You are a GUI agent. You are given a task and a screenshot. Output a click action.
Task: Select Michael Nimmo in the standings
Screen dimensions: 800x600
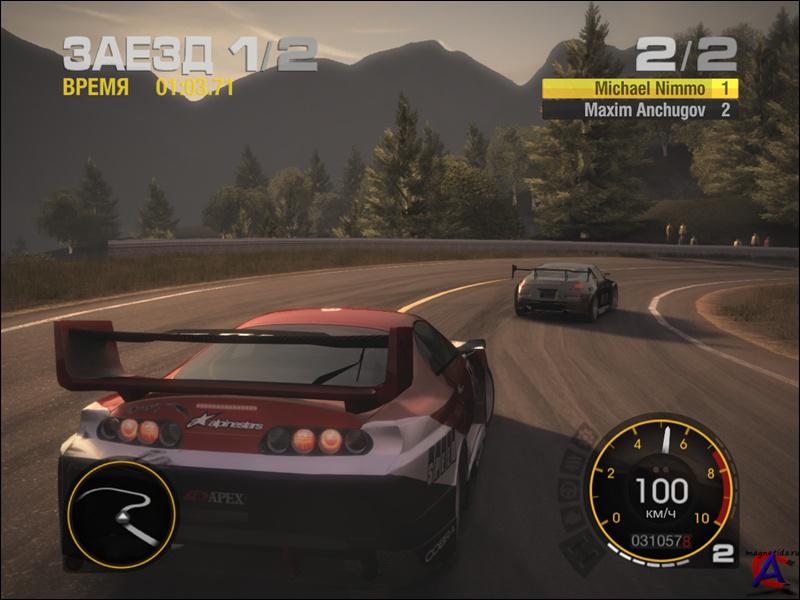(640, 88)
